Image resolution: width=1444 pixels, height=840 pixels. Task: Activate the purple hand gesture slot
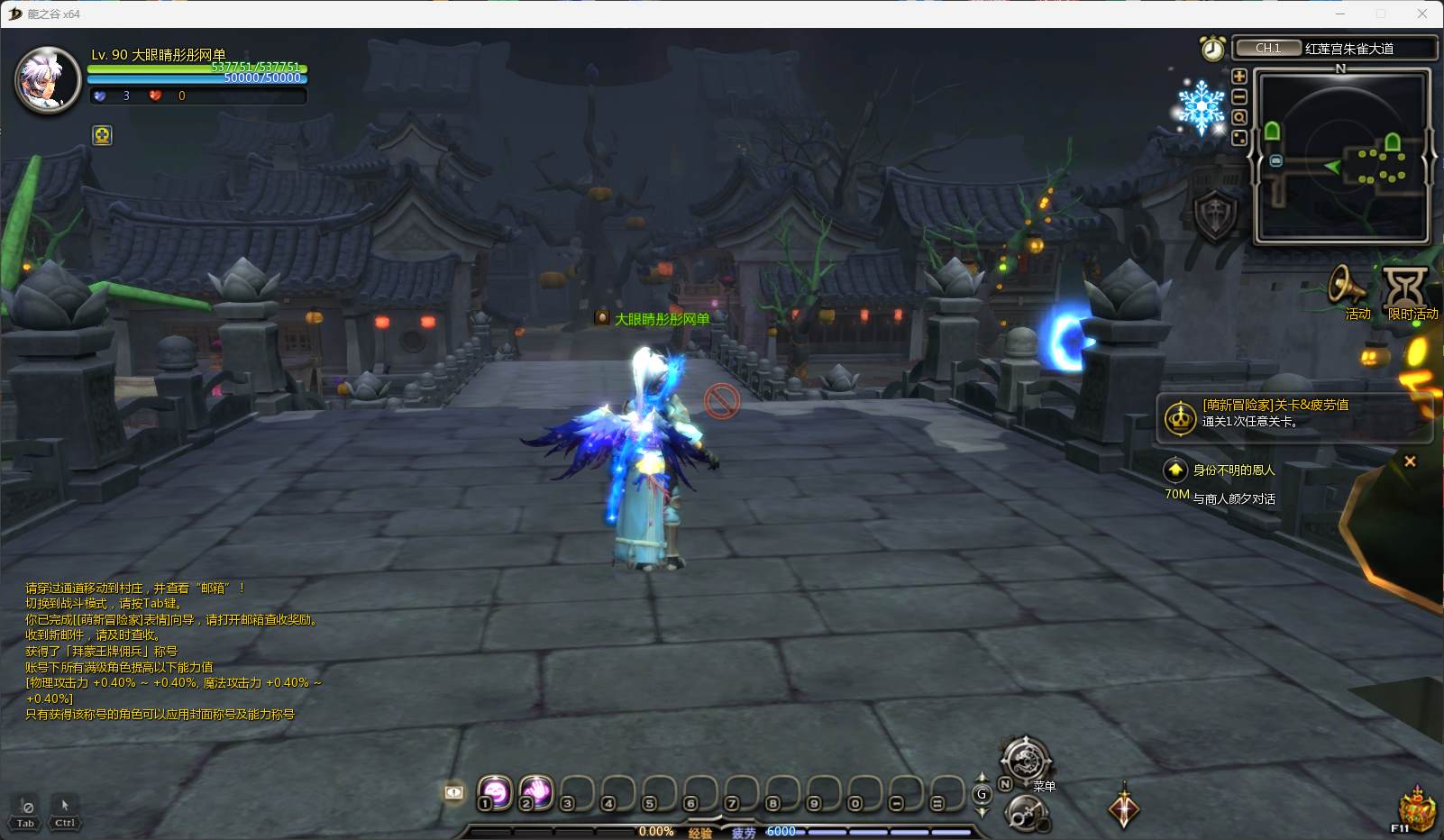tap(536, 792)
